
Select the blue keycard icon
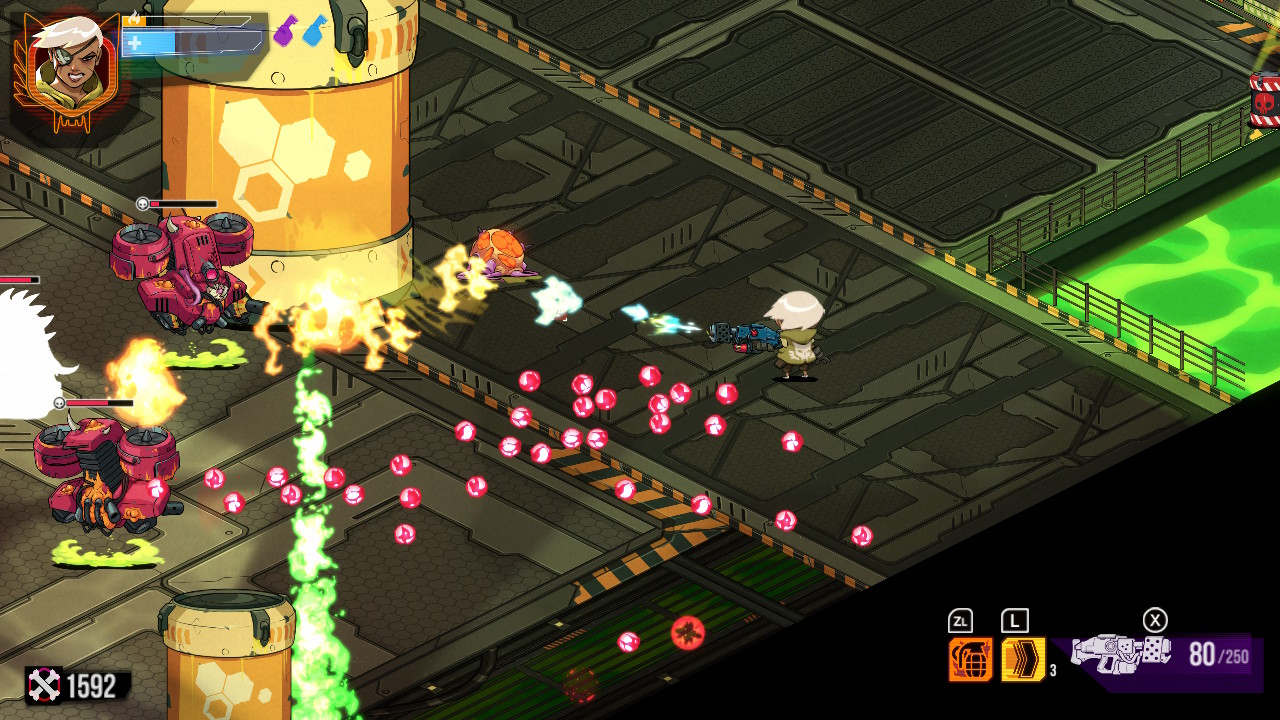point(315,30)
